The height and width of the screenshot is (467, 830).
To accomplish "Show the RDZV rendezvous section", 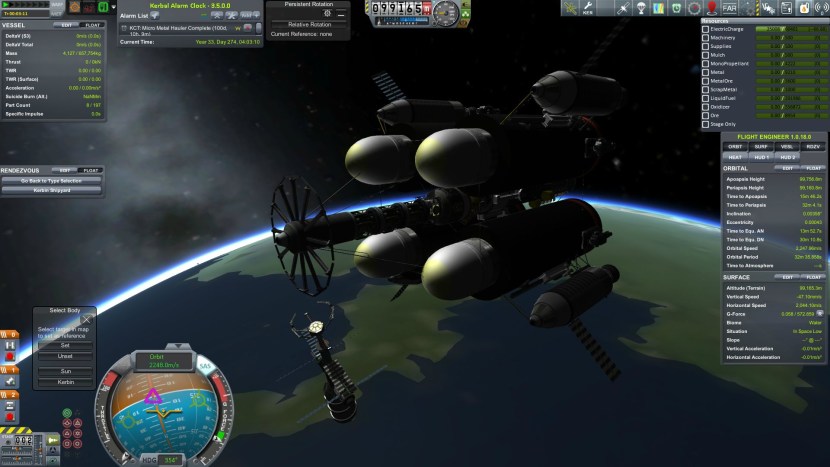I will [814, 146].
